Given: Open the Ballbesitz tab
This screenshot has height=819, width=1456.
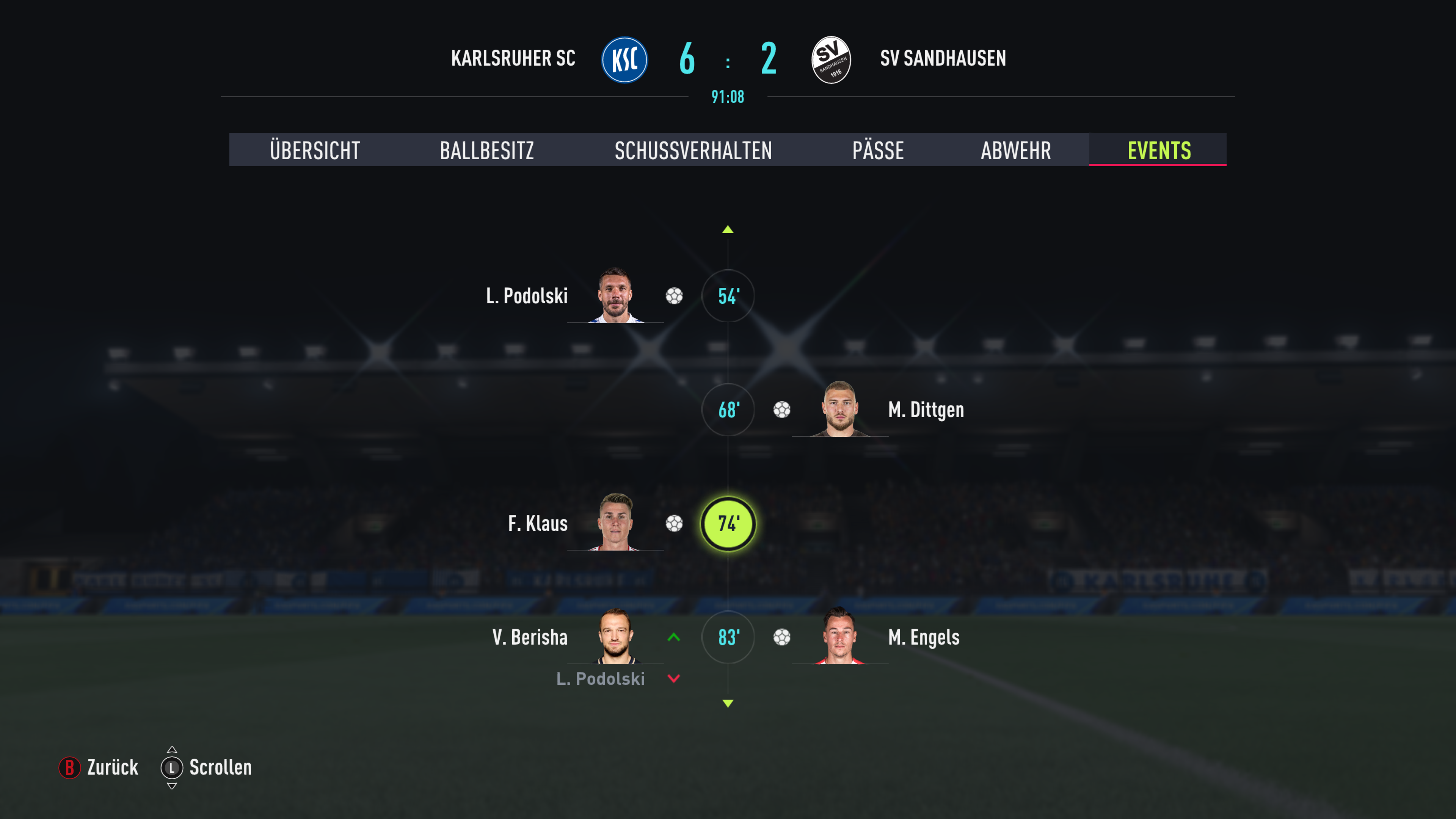Looking at the screenshot, I should (486, 151).
